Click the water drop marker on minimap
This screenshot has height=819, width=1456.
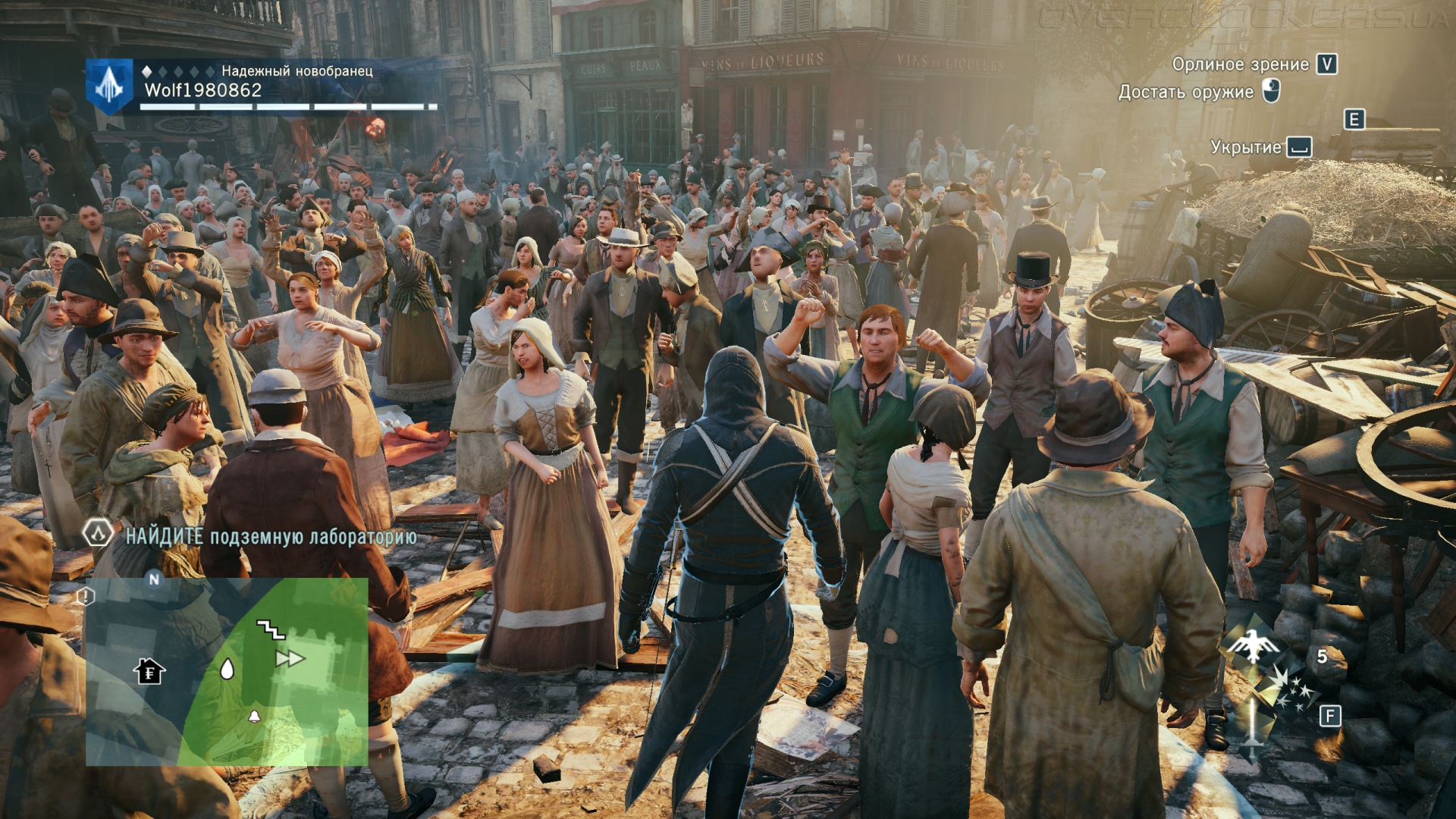(x=227, y=669)
